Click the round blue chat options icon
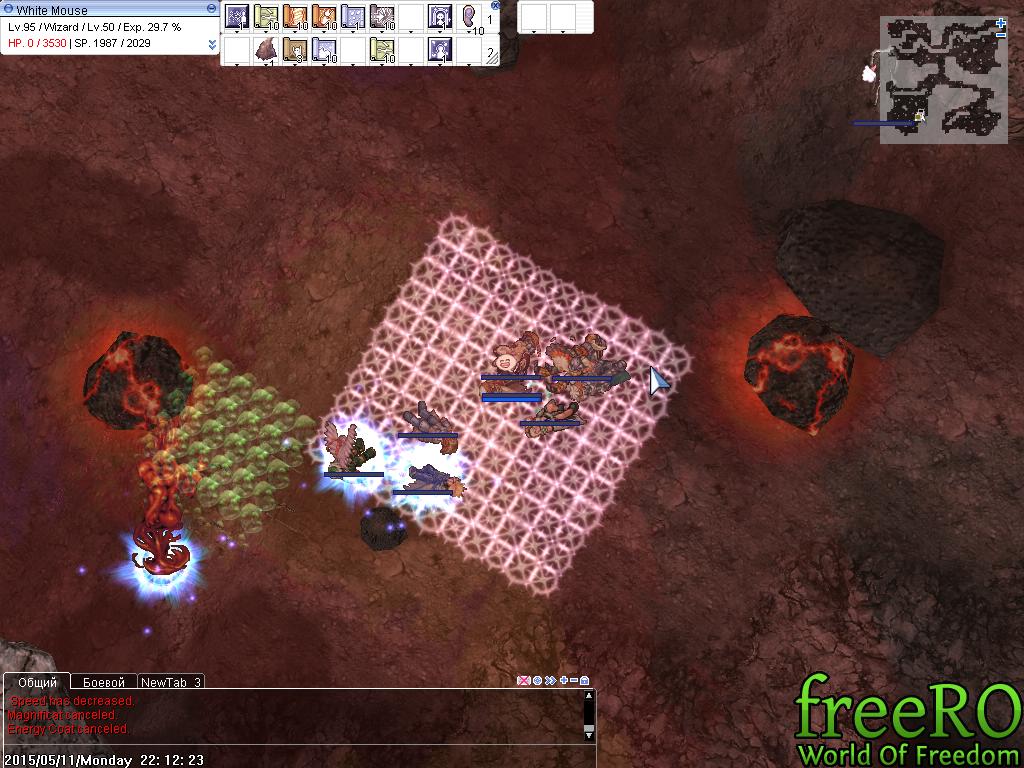The height and width of the screenshot is (768, 1024). (537, 681)
